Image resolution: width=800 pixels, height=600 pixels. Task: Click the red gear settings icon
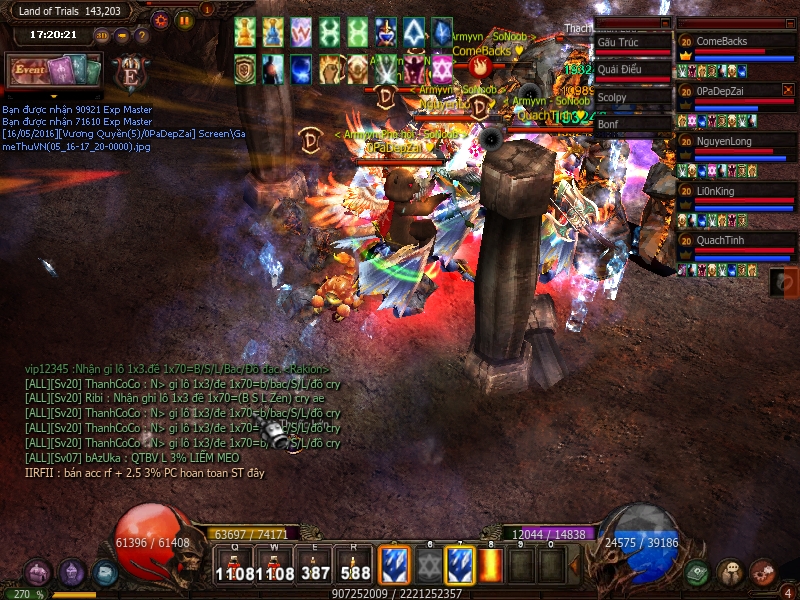tap(161, 19)
